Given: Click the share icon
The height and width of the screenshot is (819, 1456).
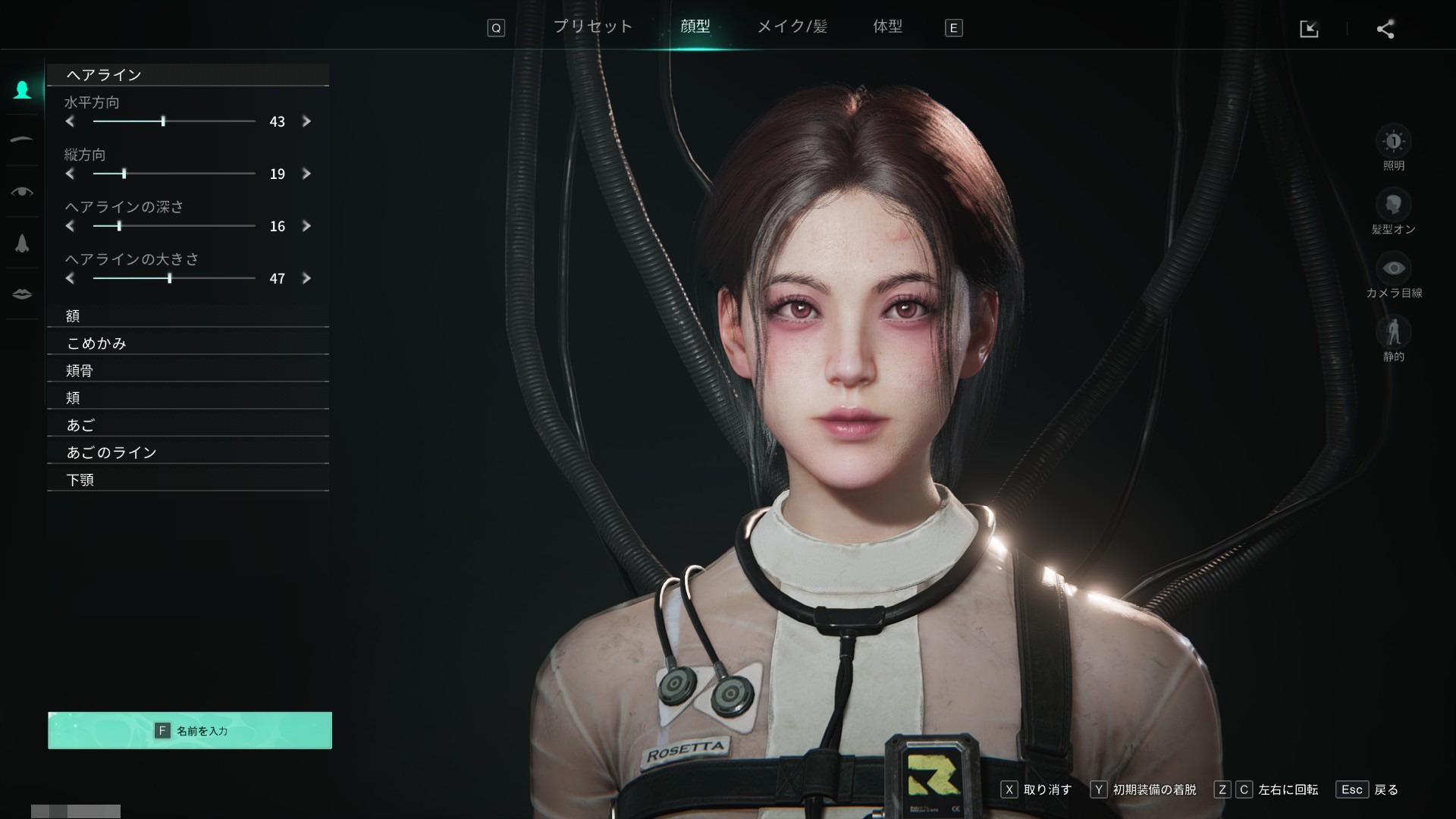Looking at the screenshot, I should (1385, 29).
